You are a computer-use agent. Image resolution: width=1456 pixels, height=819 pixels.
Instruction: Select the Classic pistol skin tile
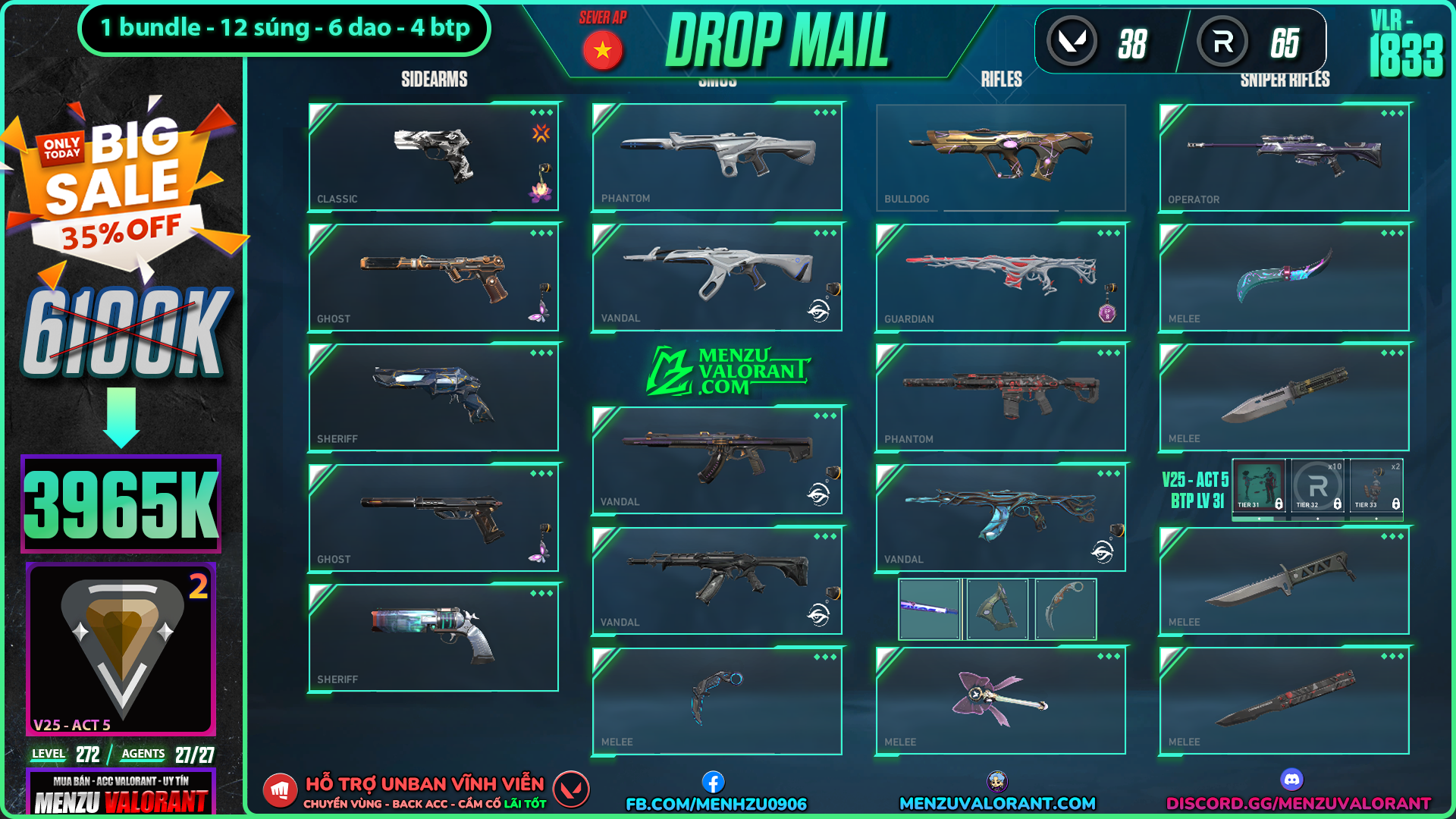[433, 157]
